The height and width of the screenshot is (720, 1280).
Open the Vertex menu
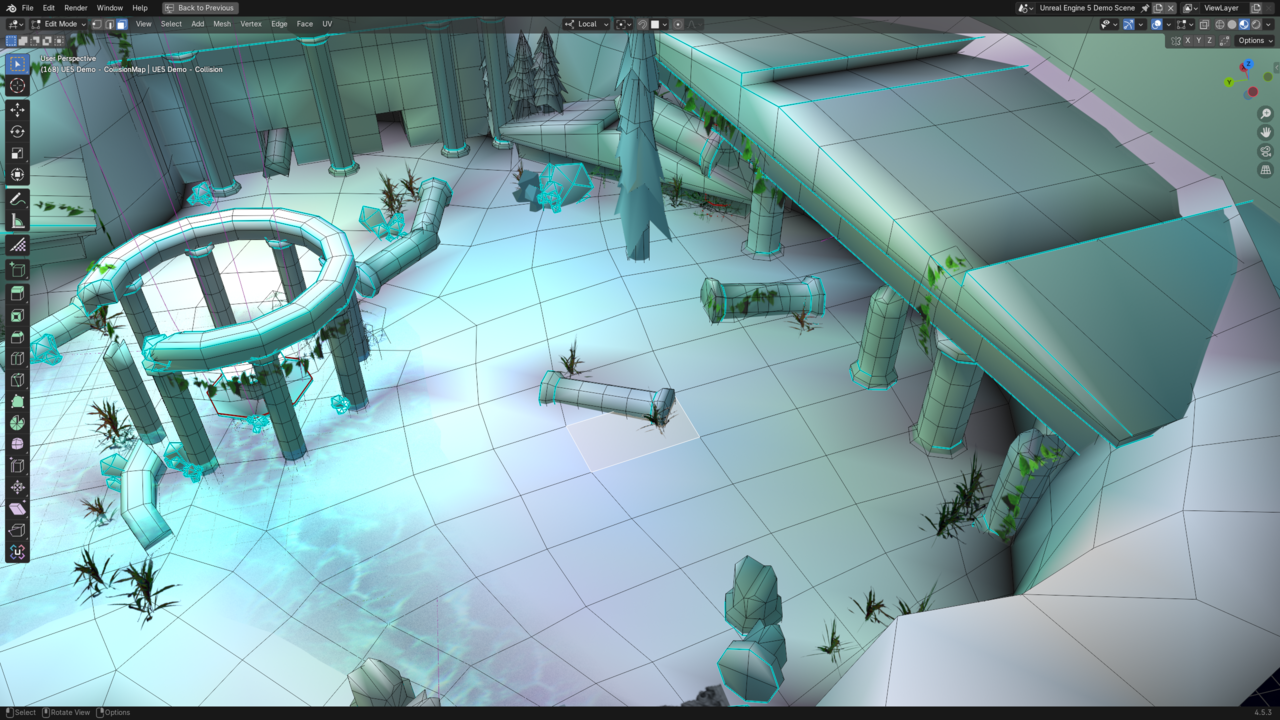[x=251, y=24]
